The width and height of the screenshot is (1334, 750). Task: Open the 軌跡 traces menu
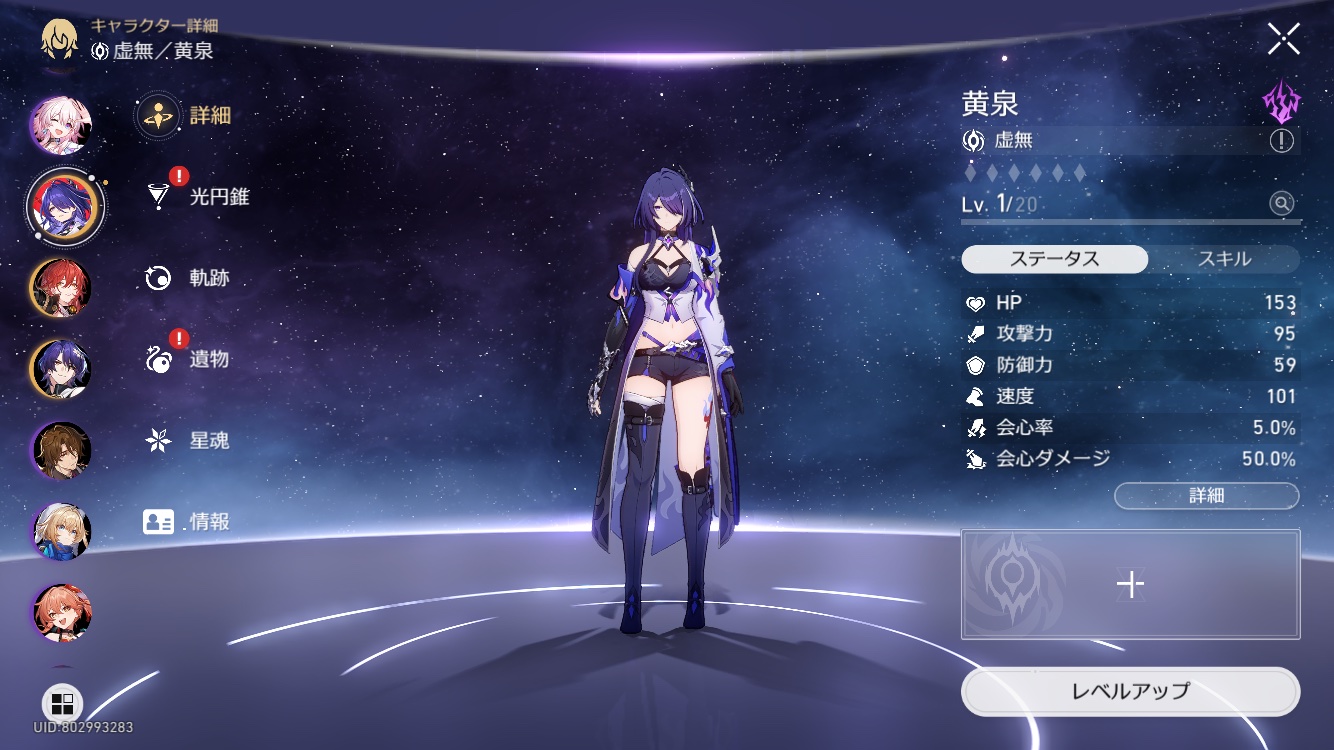click(x=190, y=278)
